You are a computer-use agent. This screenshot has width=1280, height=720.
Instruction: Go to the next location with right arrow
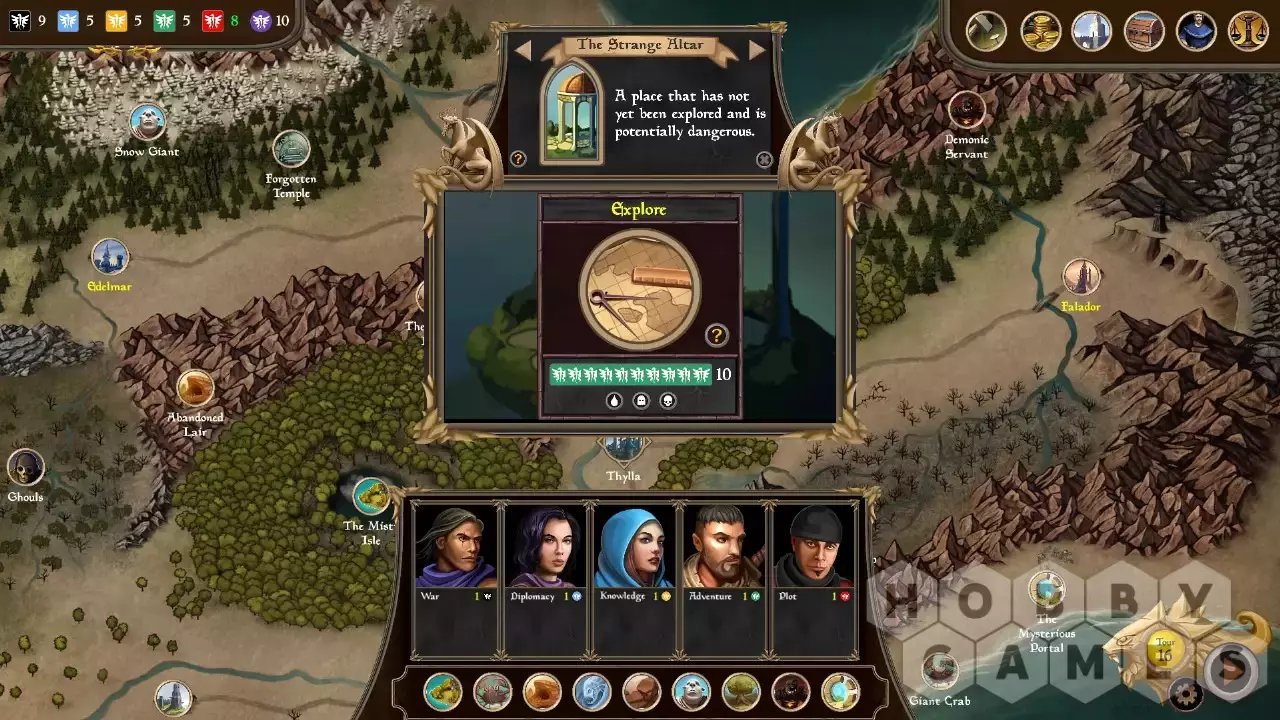(757, 49)
